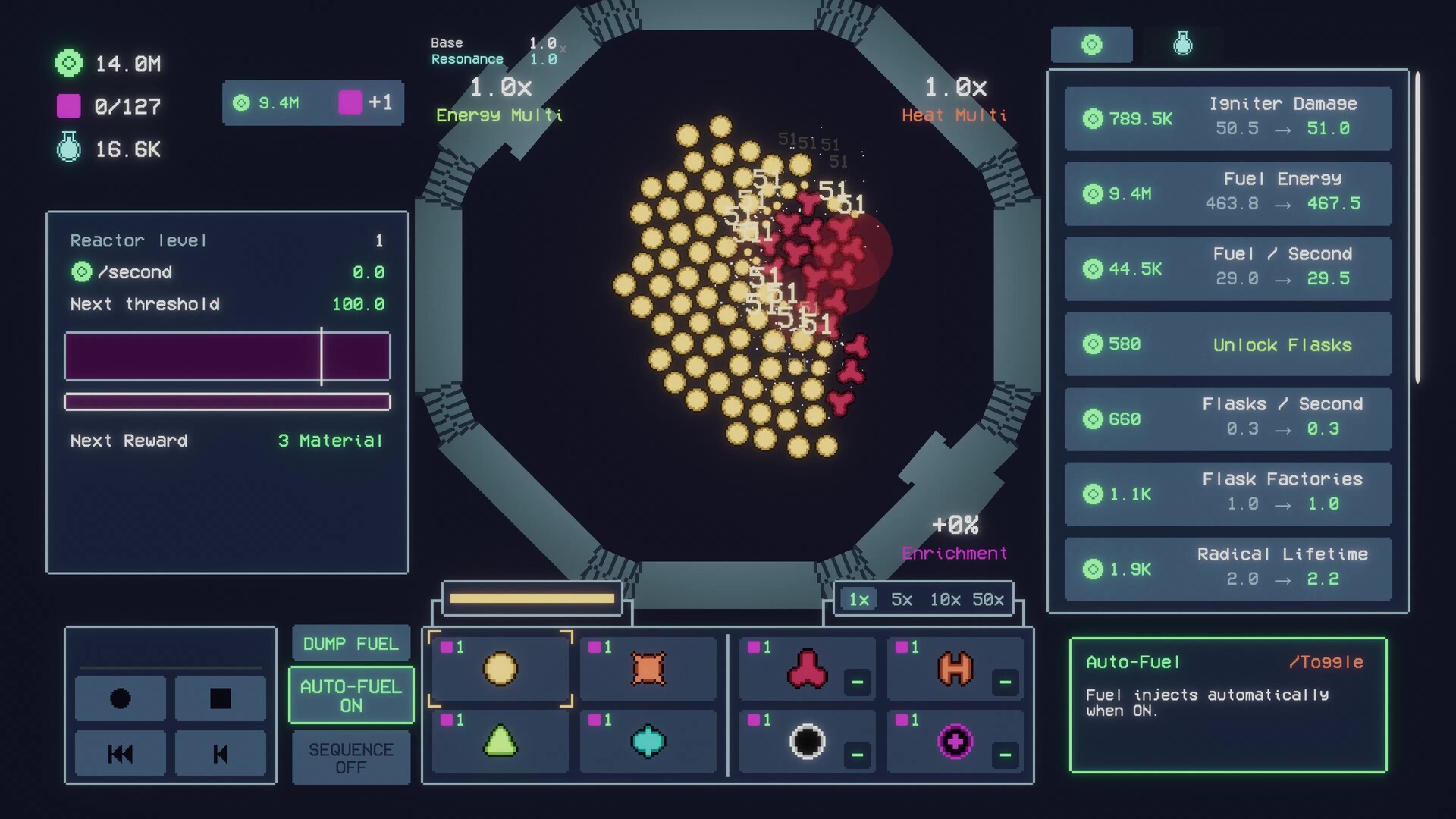1456x819 pixels.
Task: Click the DUMP FUEL button
Action: pos(350,643)
